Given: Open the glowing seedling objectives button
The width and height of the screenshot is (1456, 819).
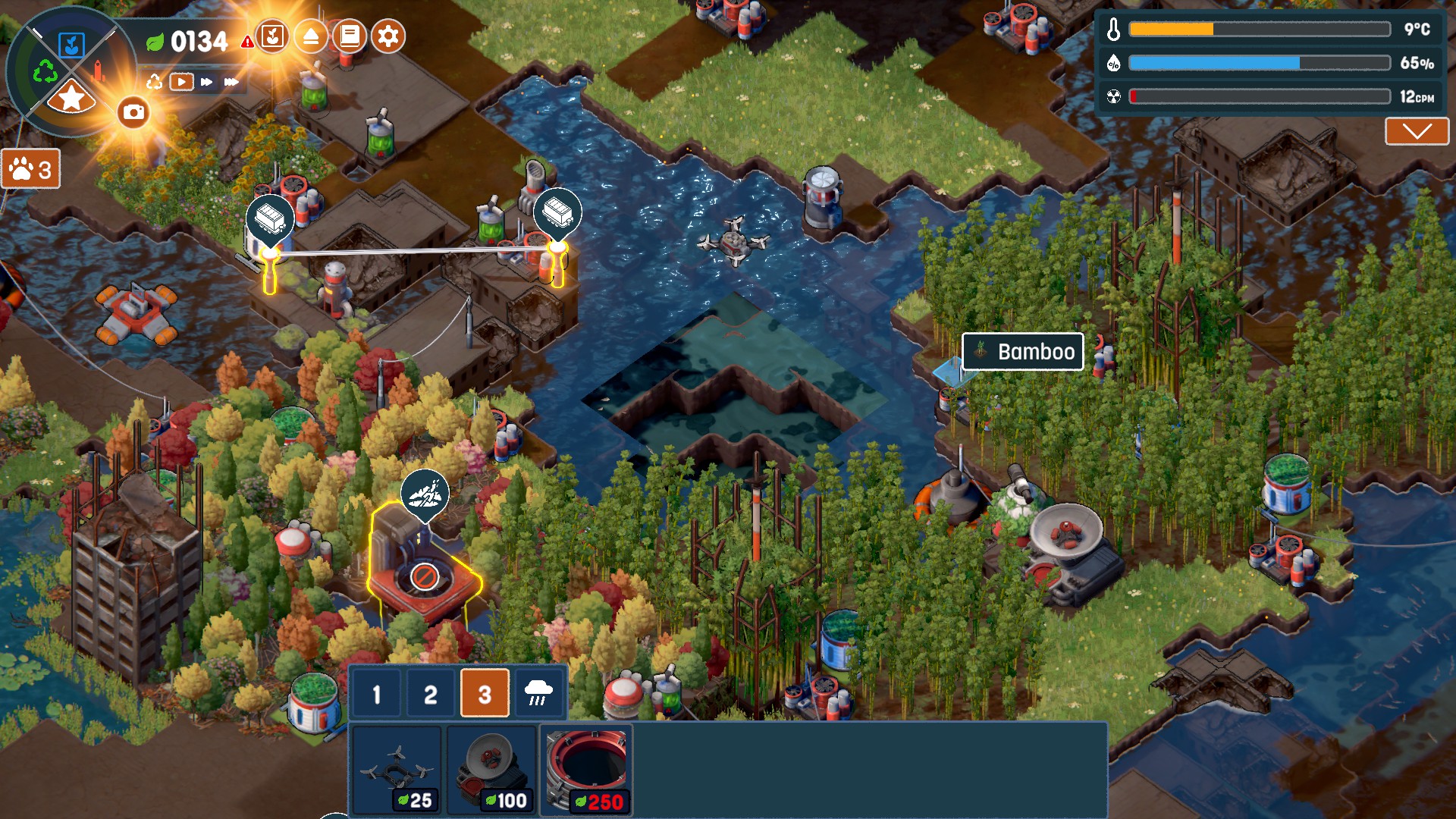Looking at the screenshot, I should coord(272,36).
